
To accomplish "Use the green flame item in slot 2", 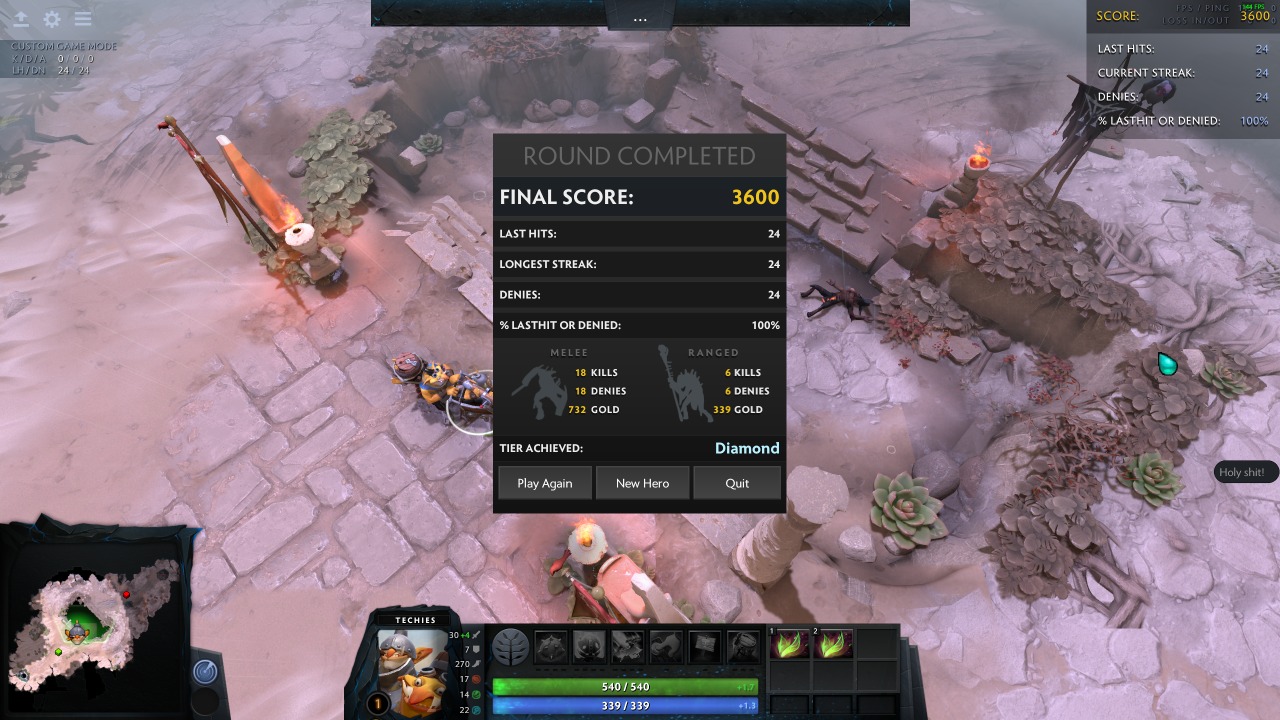I will tap(833, 644).
